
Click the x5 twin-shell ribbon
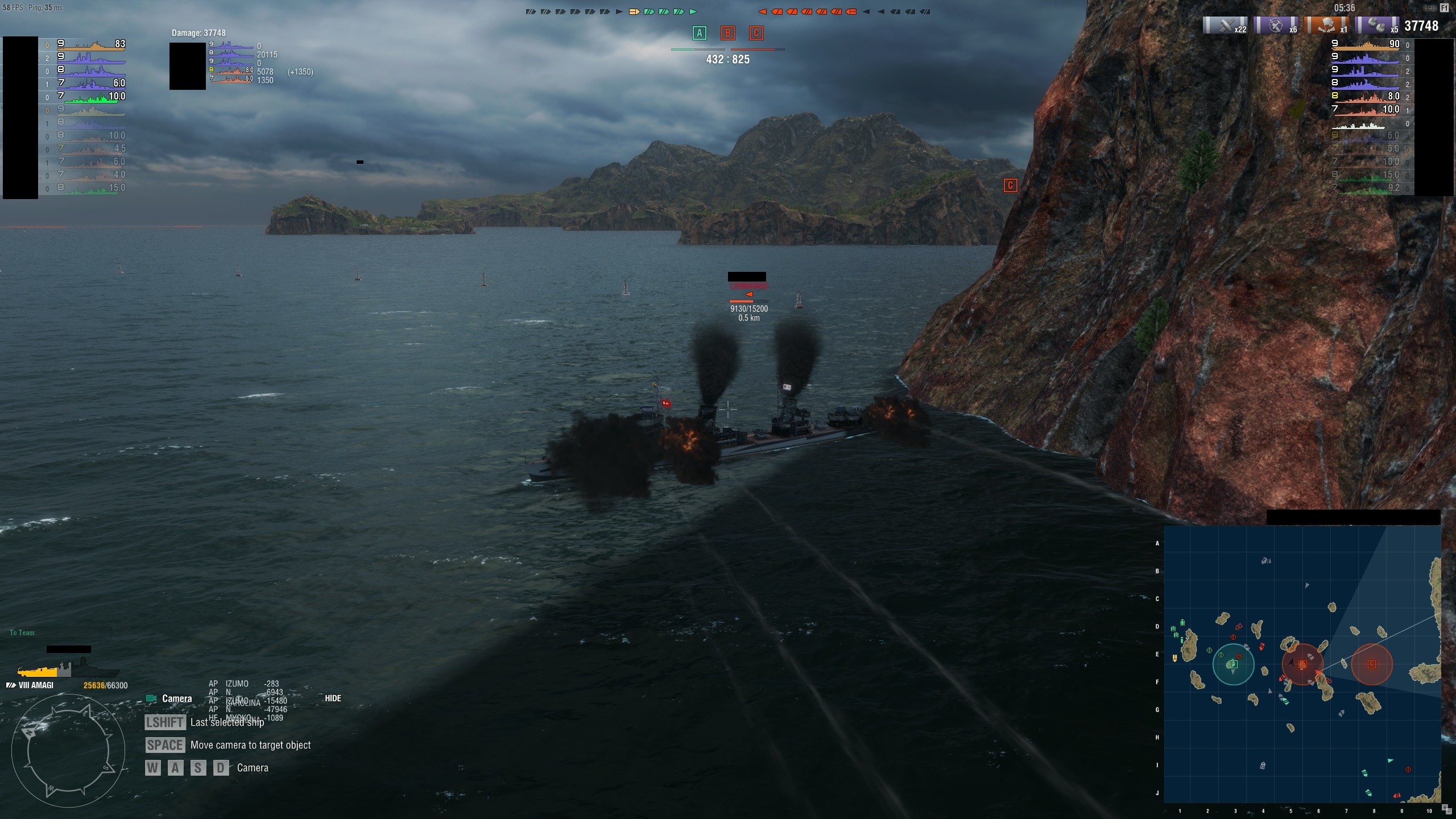pyautogui.click(x=1378, y=26)
